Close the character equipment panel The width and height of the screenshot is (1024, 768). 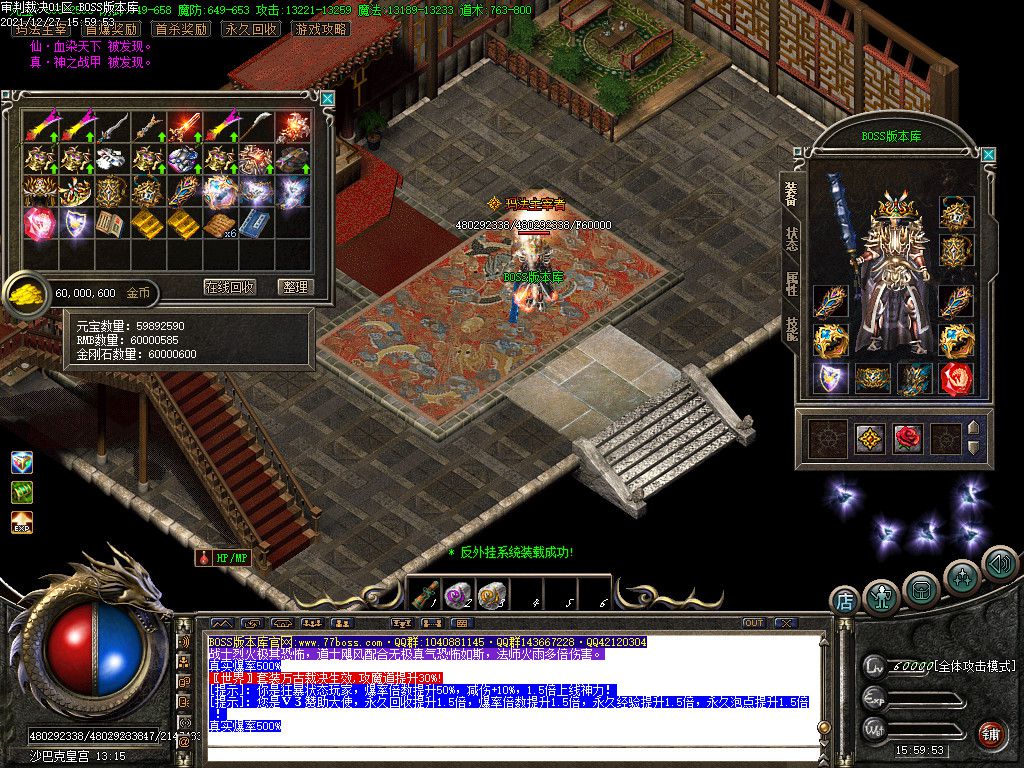[x=988, y=155]
